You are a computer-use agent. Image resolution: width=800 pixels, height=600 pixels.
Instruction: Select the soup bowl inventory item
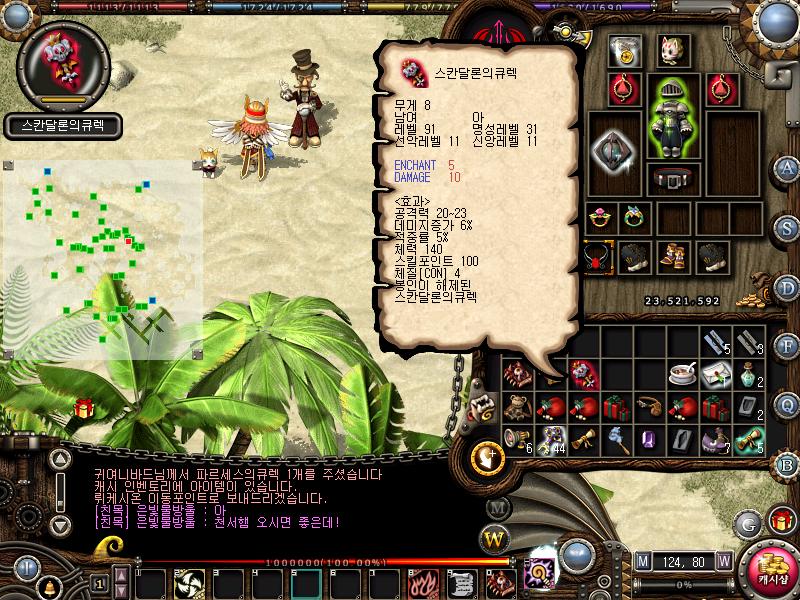point(683,375)
